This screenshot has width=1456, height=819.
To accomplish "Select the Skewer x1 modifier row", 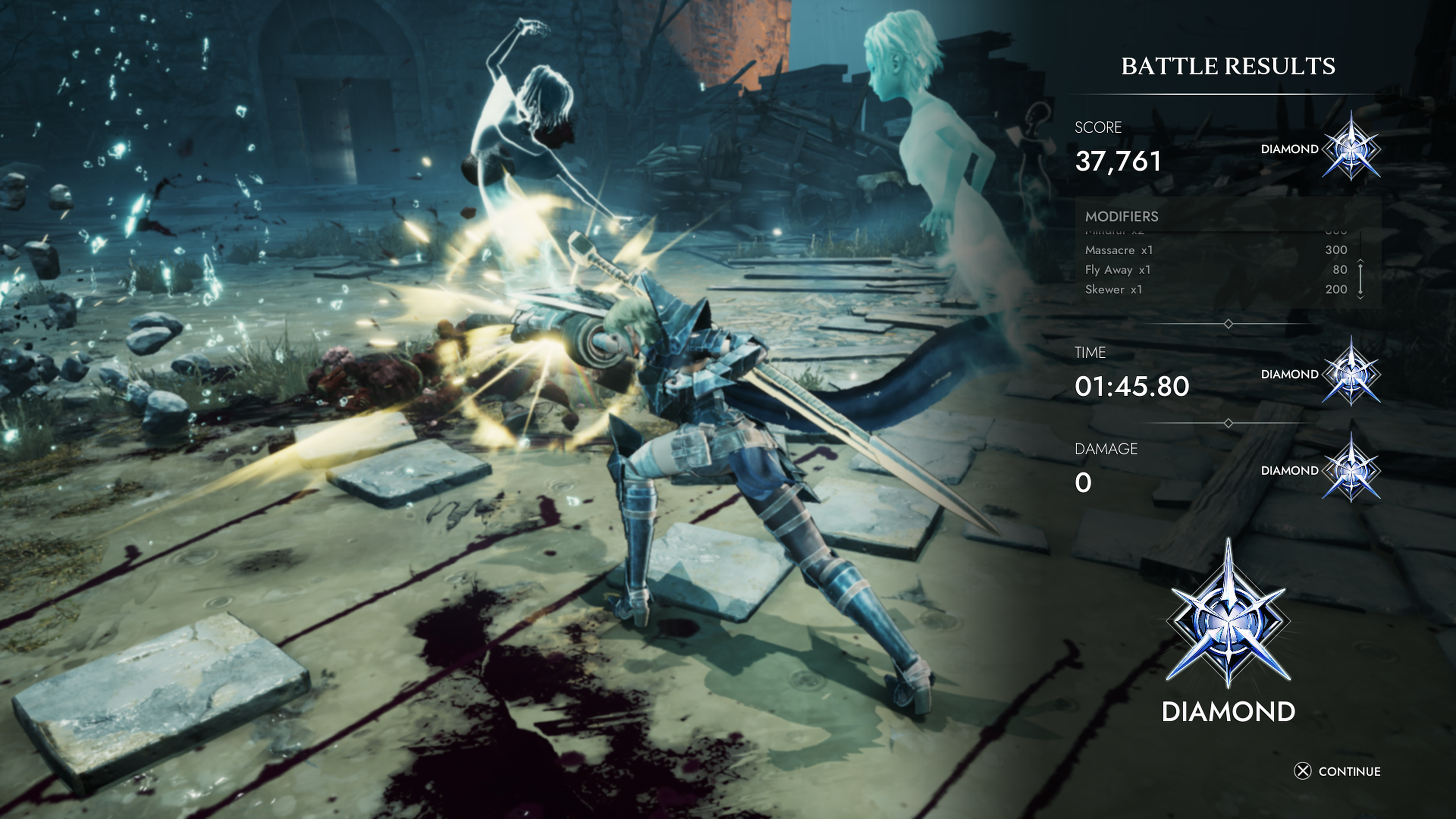I will coord(1215,289).
